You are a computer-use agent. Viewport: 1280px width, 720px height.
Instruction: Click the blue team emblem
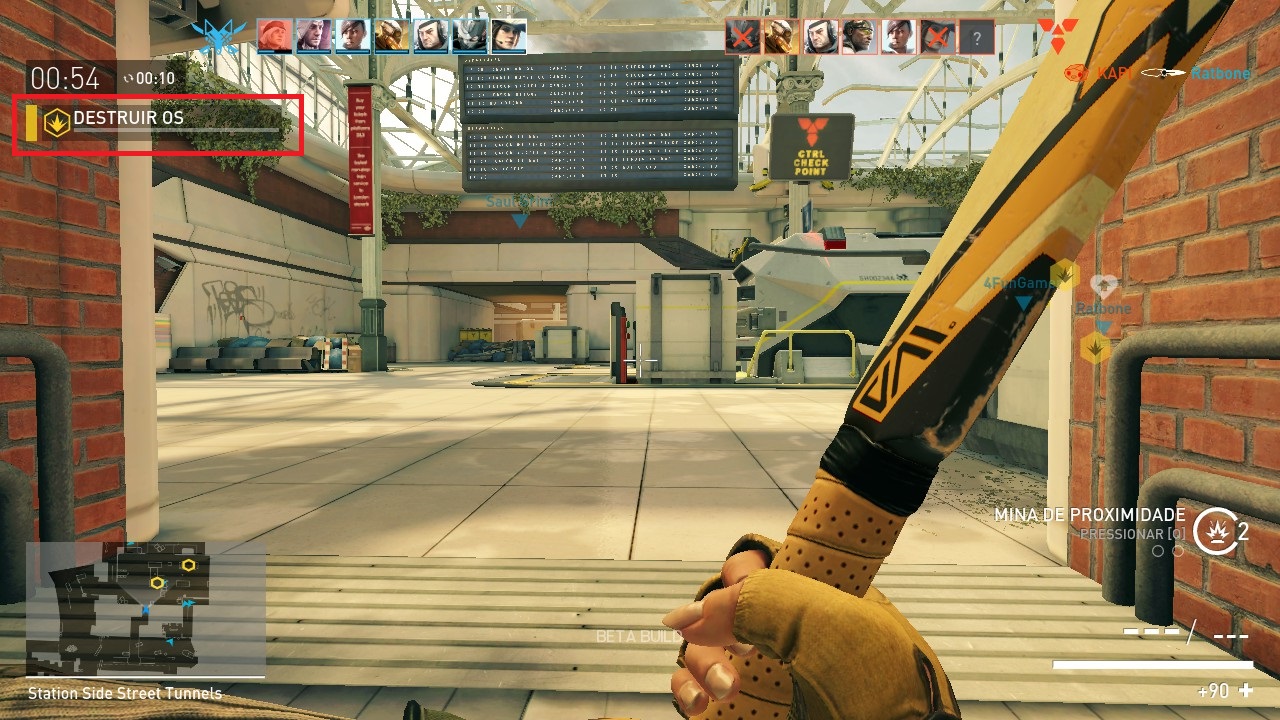218,36
